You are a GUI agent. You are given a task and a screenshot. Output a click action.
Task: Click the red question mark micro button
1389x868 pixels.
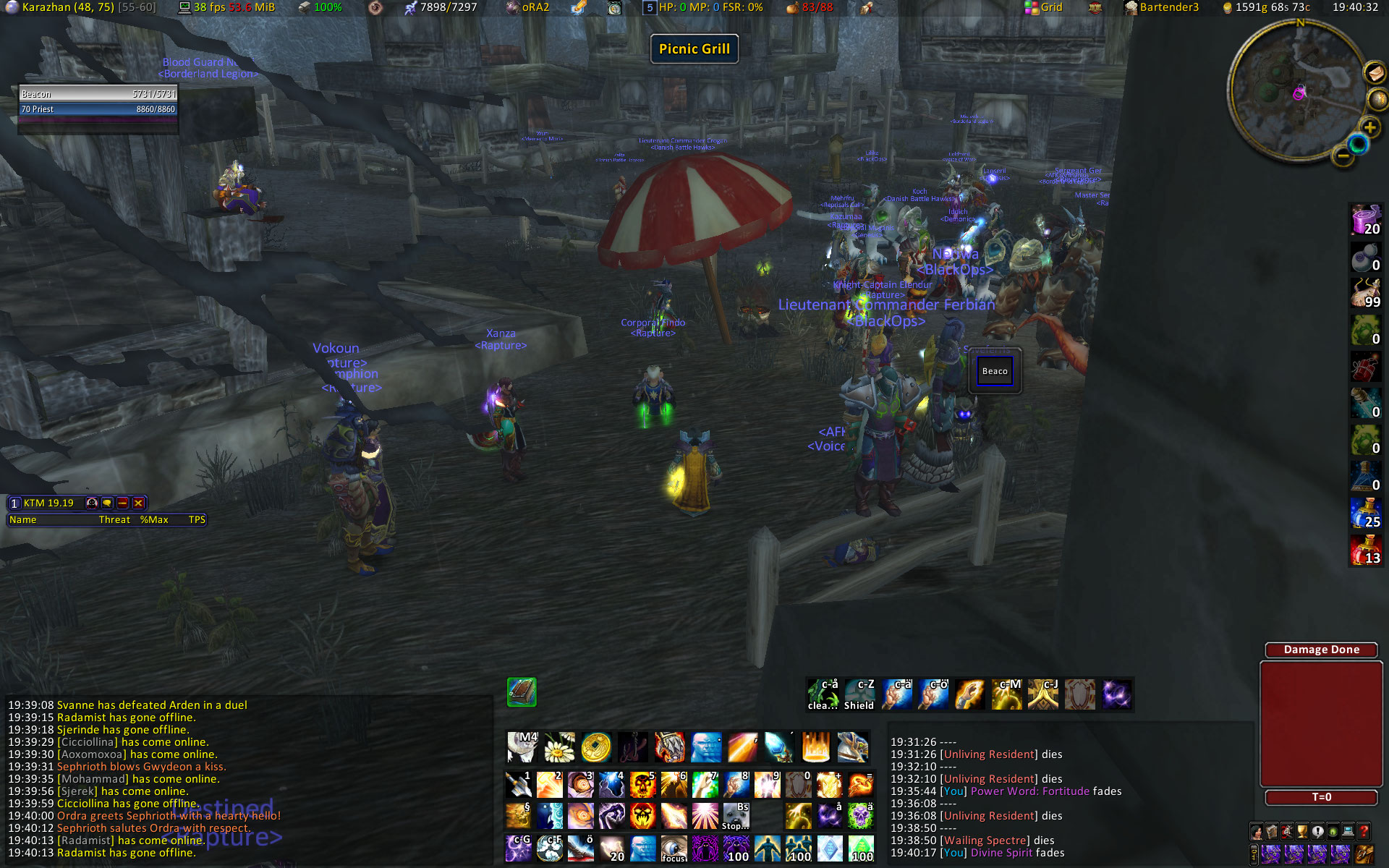point(1364,831)
